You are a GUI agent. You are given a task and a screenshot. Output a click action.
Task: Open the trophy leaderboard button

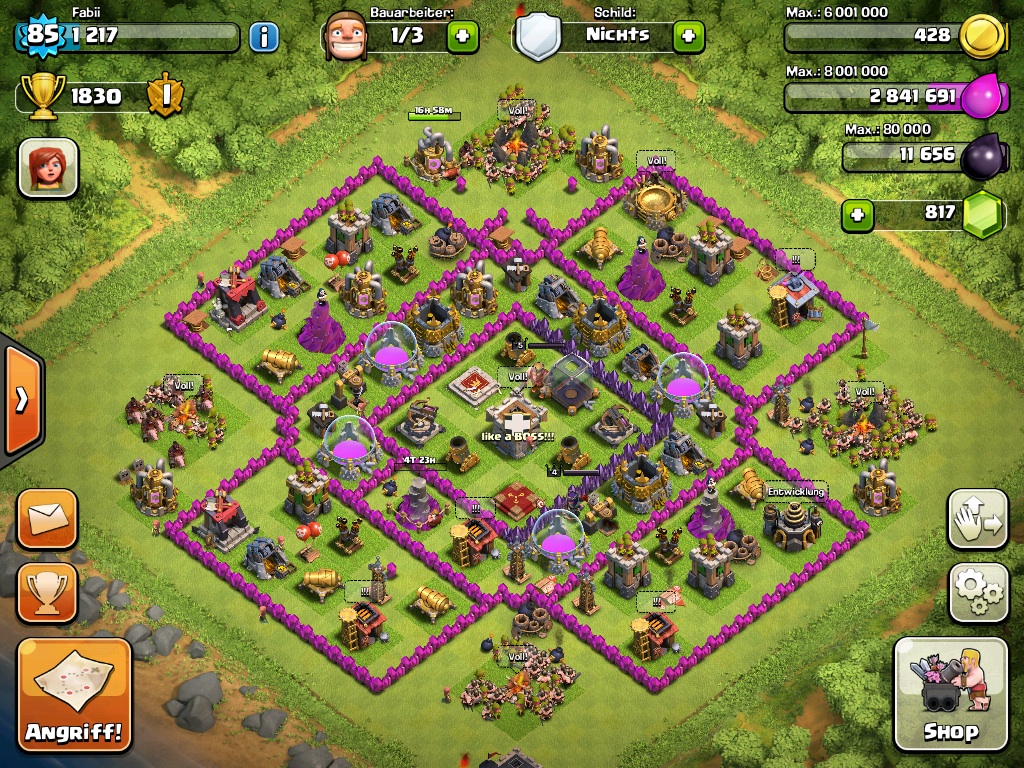(x=47, y=591)
